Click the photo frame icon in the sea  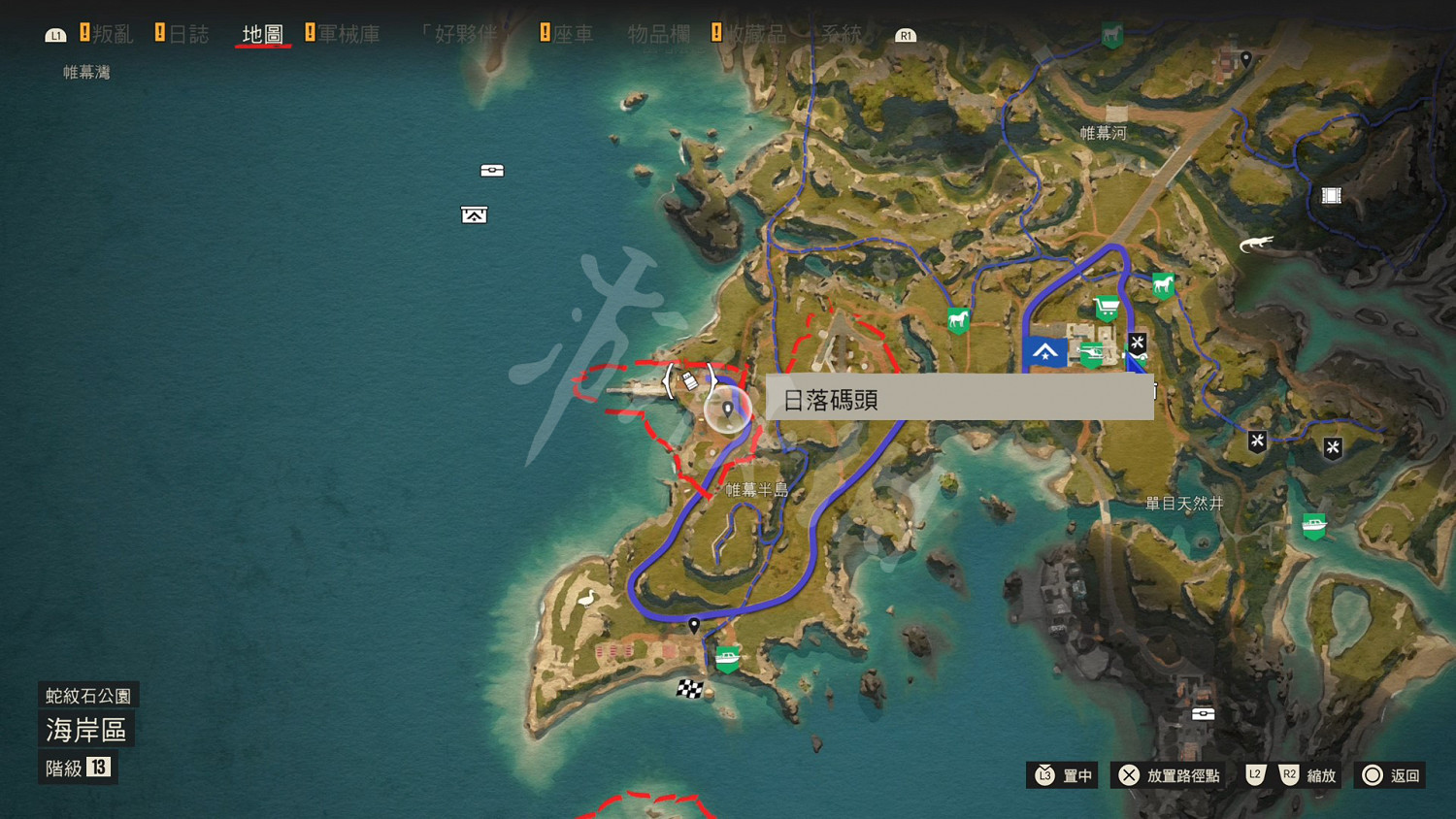(473, 214)
